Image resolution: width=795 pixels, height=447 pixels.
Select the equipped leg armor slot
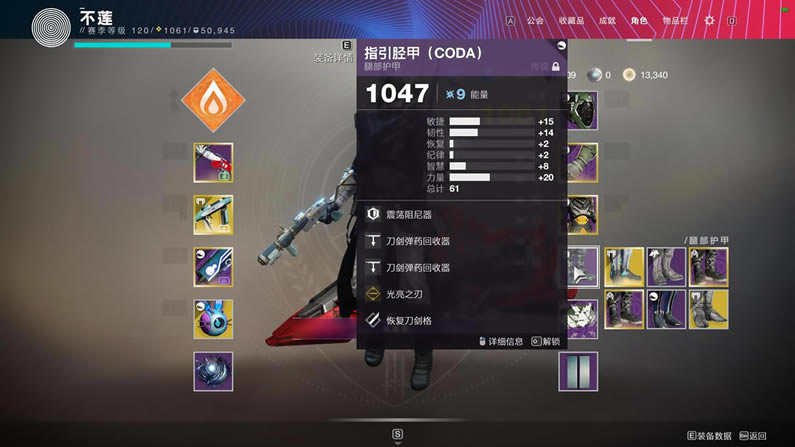tap(580, 267)
